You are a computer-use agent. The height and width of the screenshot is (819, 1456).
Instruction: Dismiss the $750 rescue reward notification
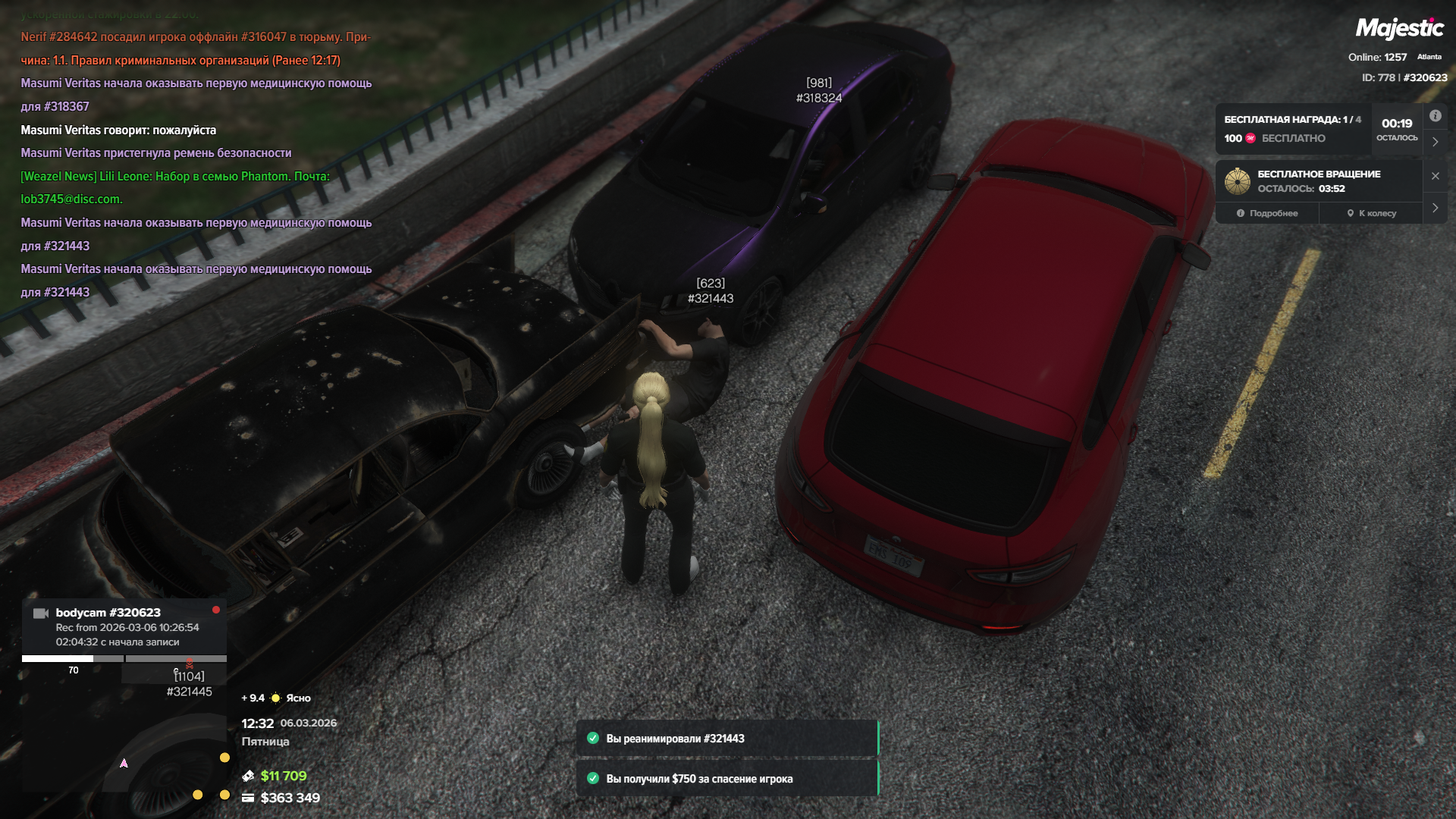tap(726, 779)
